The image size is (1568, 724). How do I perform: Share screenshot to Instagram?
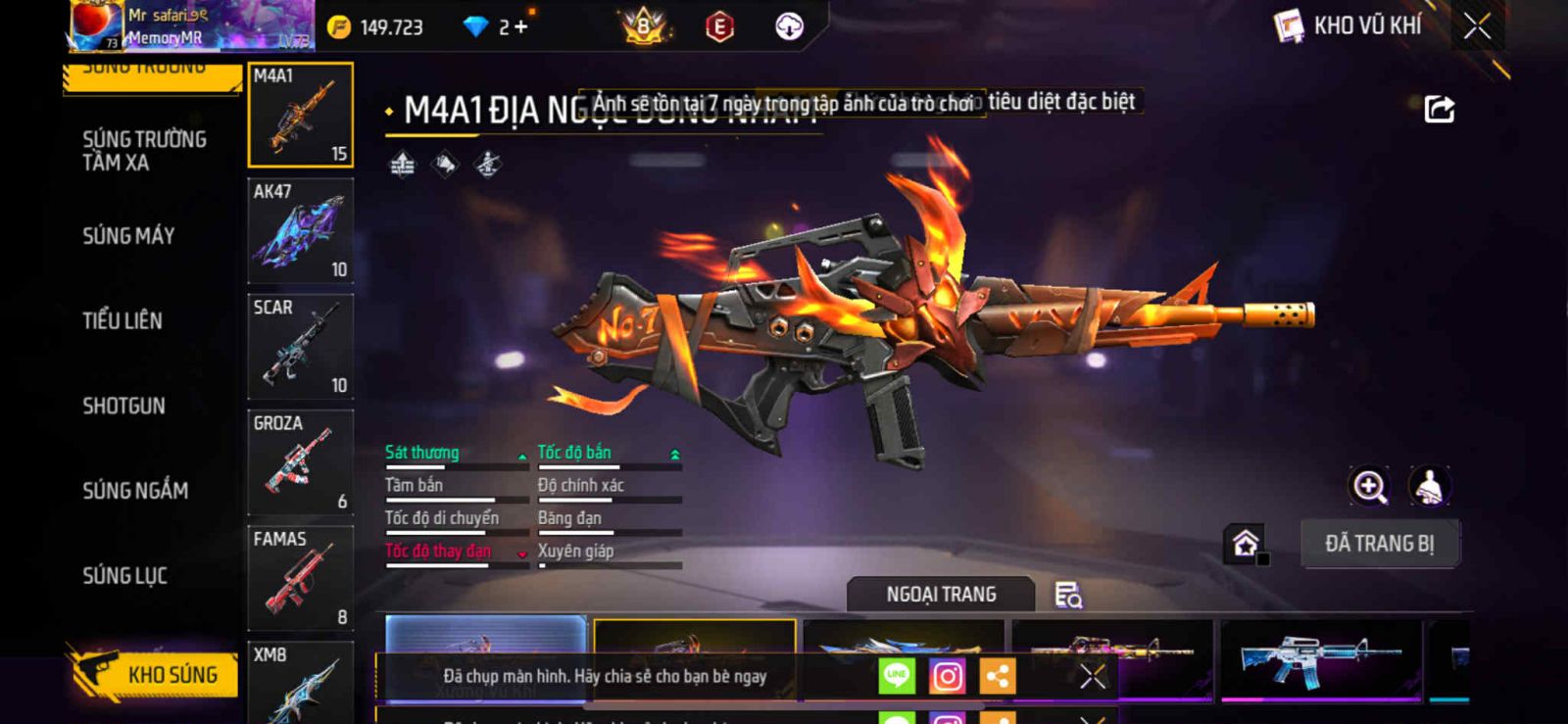click(947, 676)
